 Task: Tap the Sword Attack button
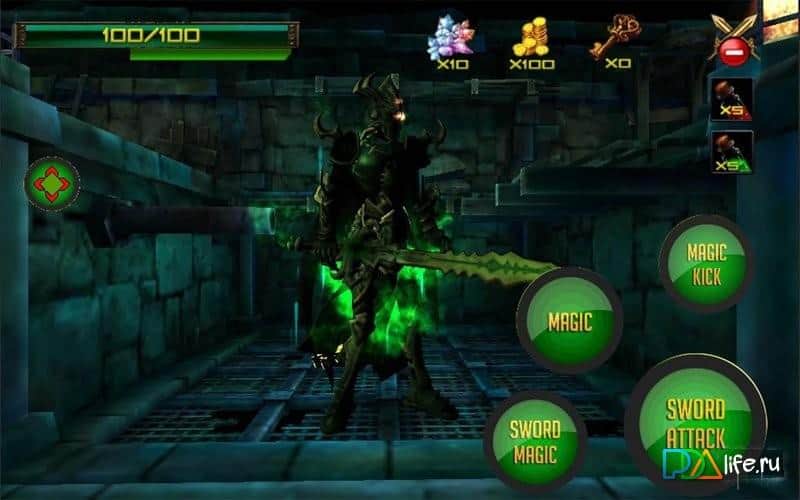pos(695,421)
